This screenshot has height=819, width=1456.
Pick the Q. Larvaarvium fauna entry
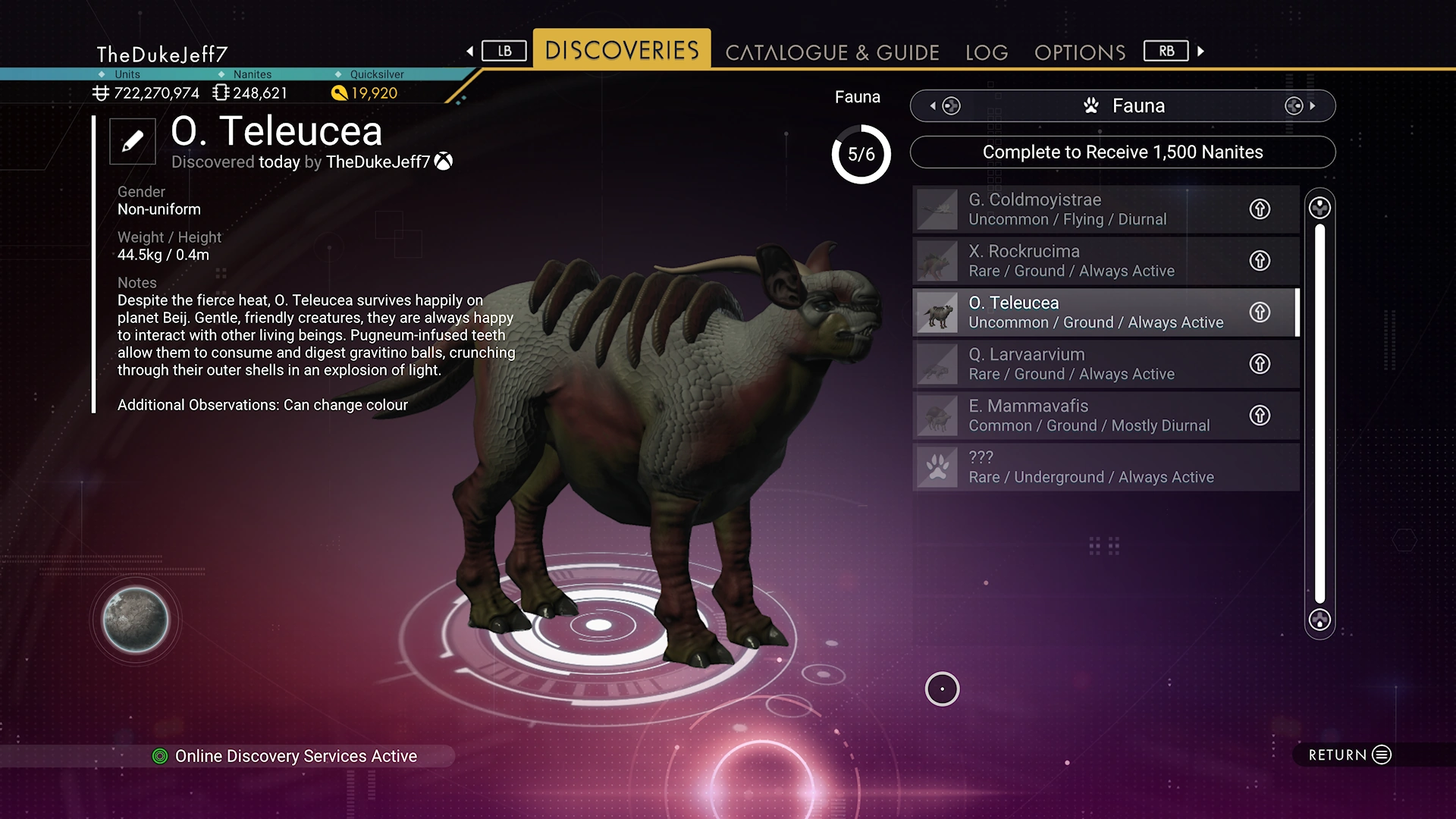pyautogui.click(x=1077, y=364)
